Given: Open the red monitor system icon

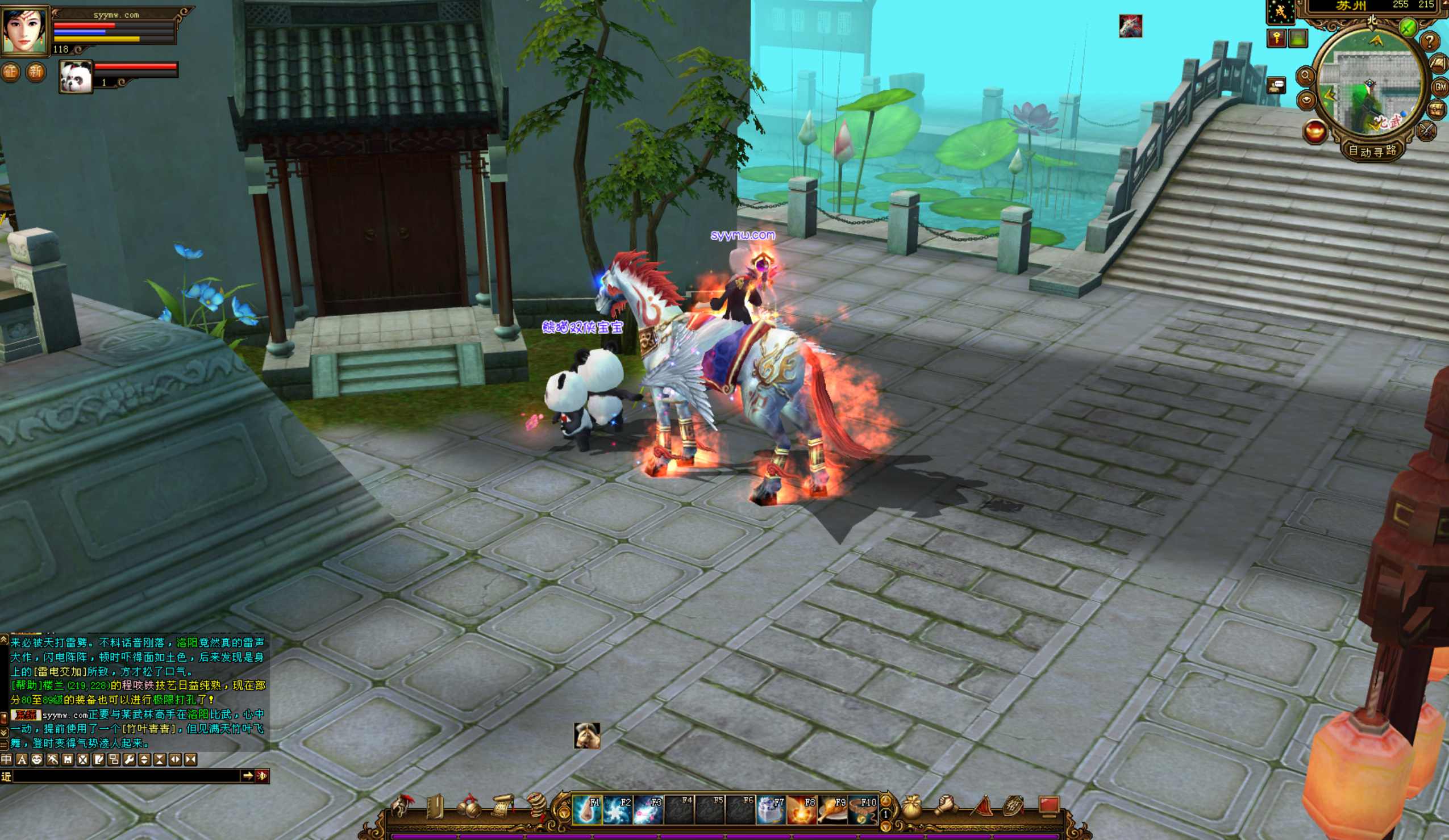Looking at the screenshot, I should pyautogui.click(x=1050, y=806).
